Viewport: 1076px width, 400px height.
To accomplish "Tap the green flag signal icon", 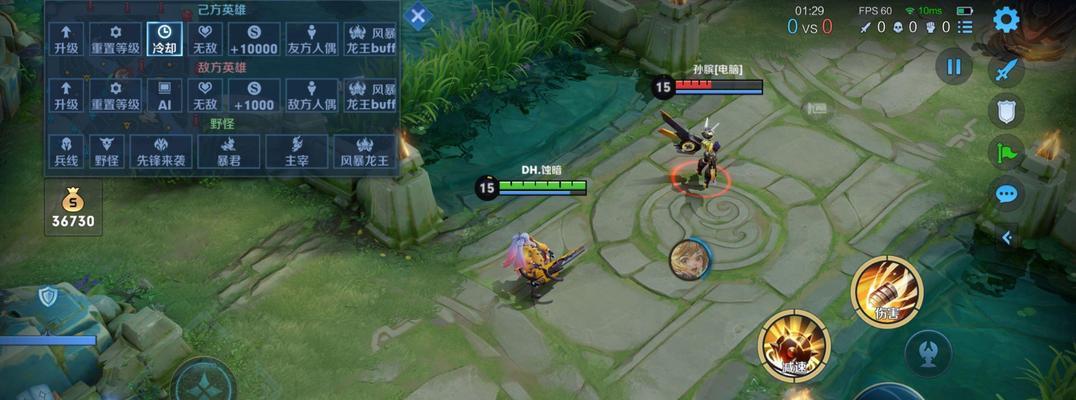I will [x=1006, y=152].
